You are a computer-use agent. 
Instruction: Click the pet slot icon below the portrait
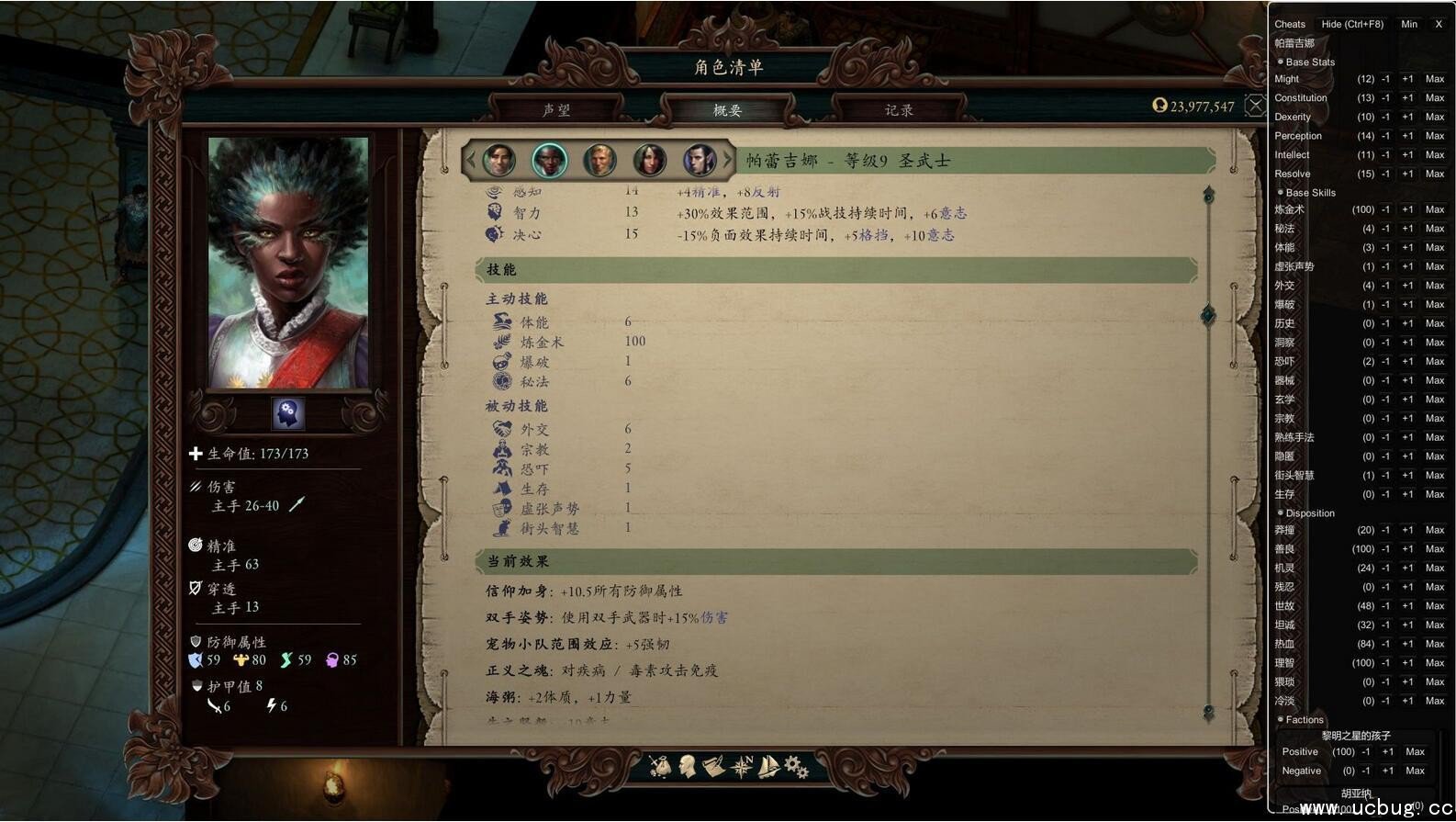(x=286, y=413)
